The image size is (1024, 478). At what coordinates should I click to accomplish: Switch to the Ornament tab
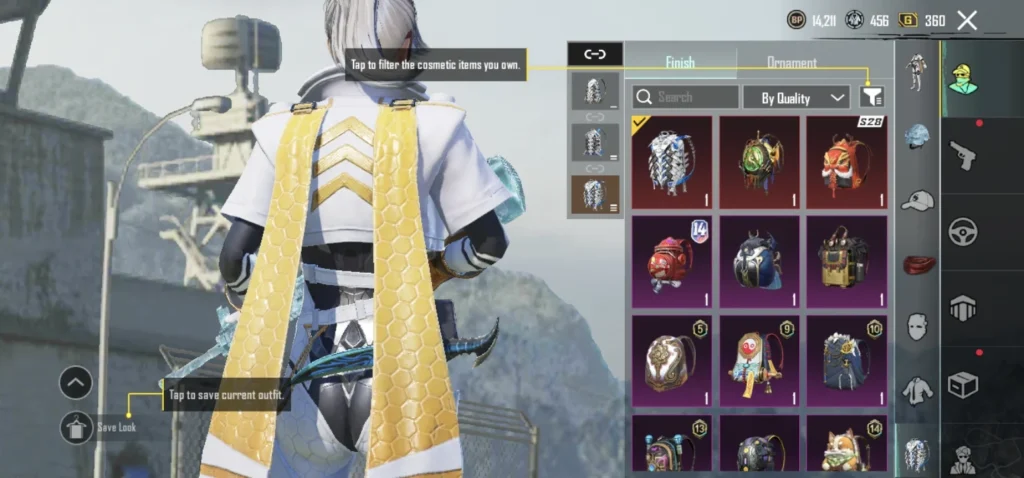click(x=791, y=63)
